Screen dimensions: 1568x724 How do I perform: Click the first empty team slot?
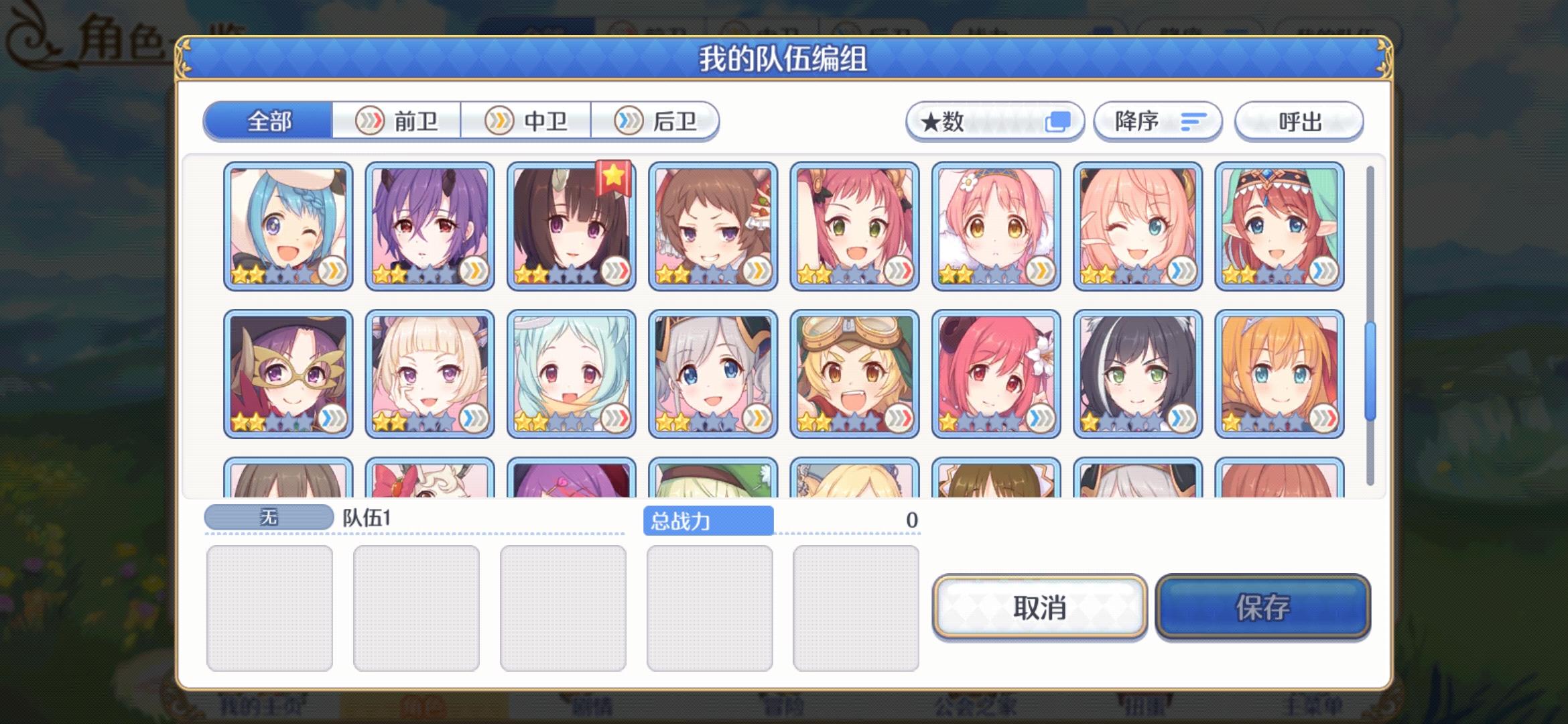271,607
